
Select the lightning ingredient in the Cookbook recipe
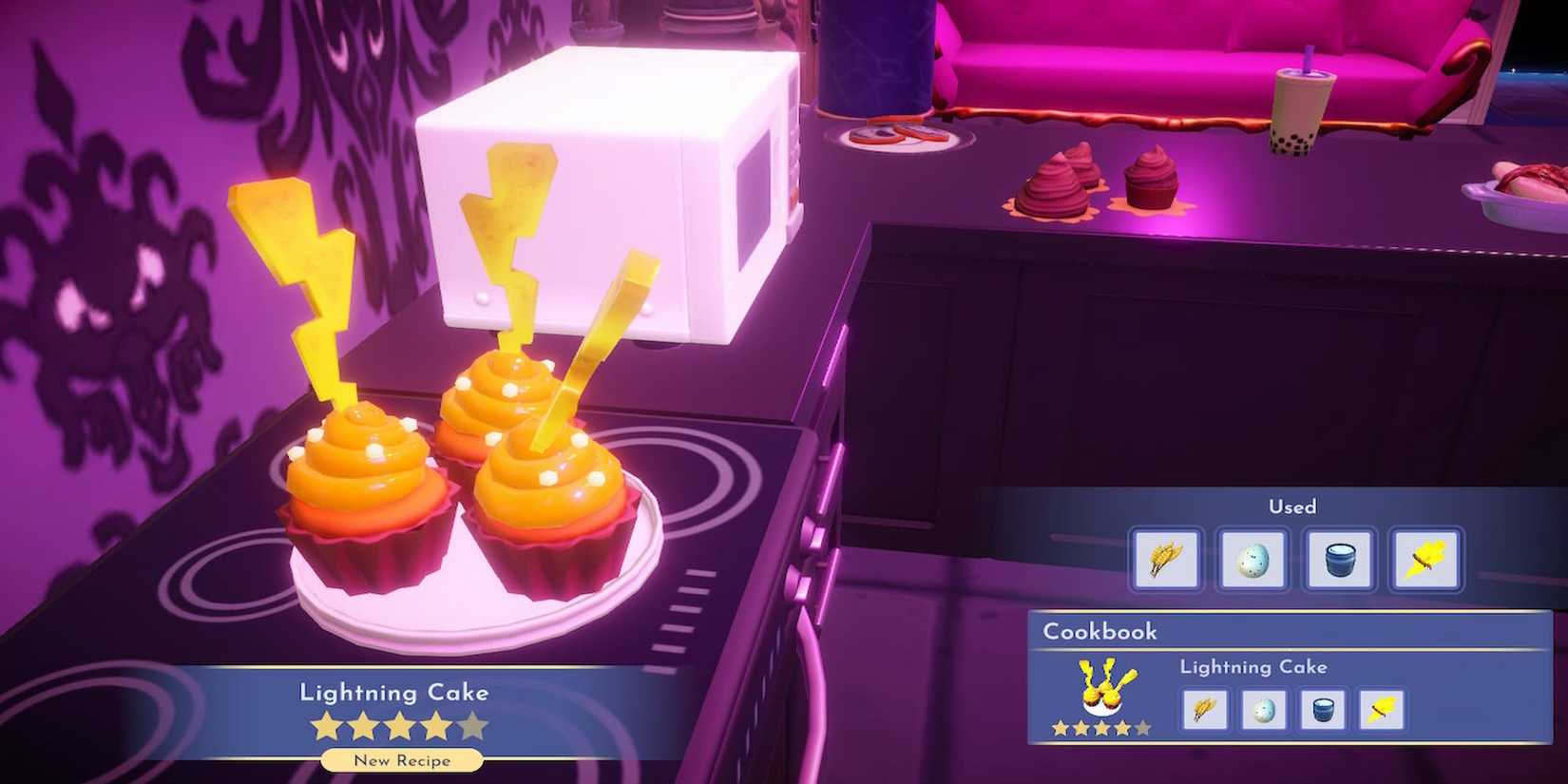(x=1383, y=710)
